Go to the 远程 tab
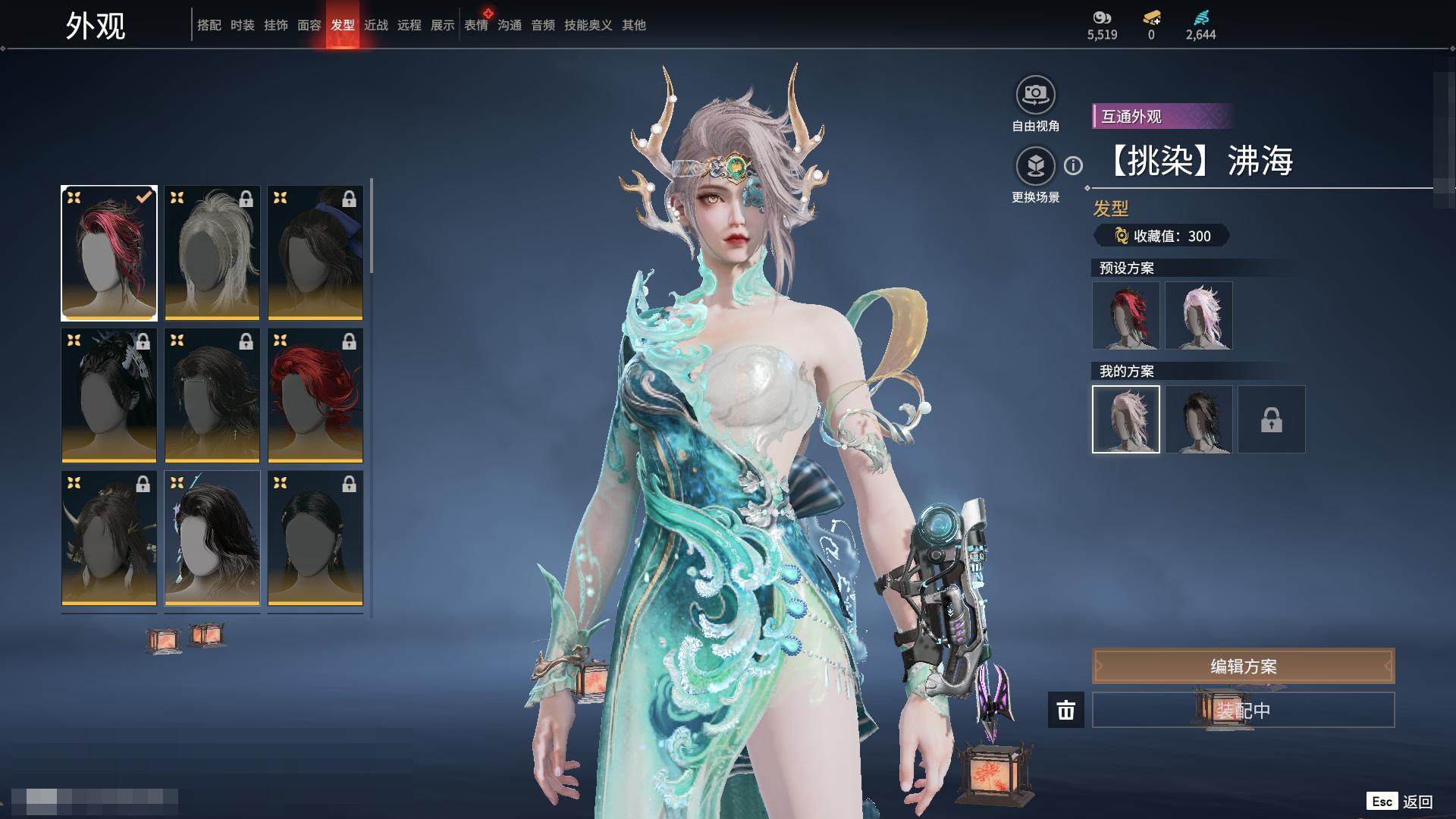 (x=409, y=25)
